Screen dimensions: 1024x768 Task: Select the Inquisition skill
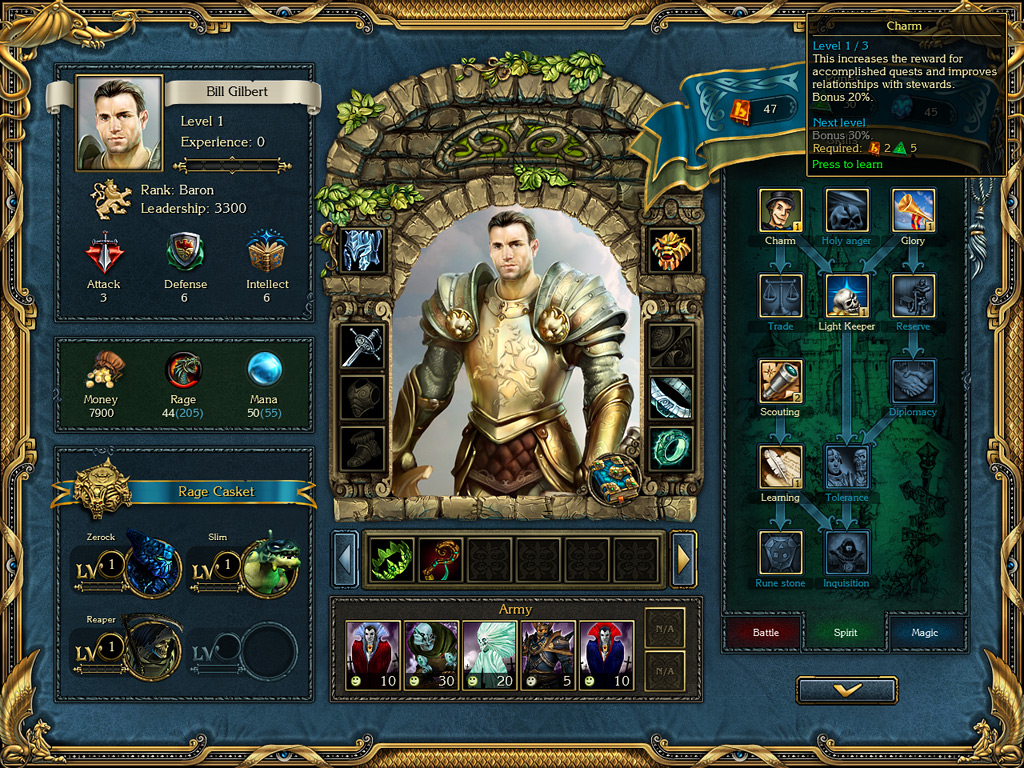846,552
